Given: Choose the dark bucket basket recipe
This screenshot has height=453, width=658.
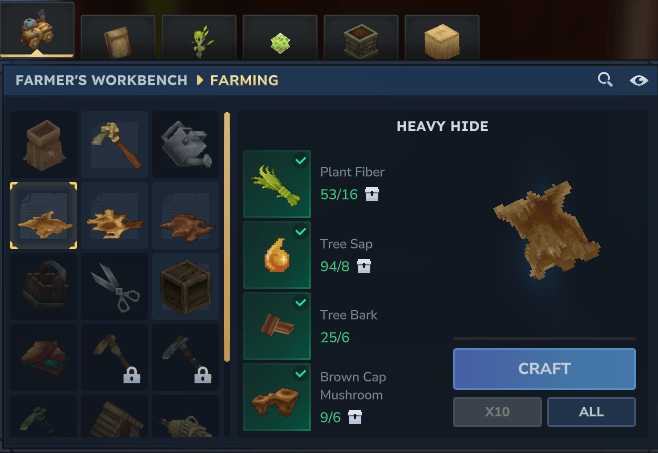Looking at the screenshot, I should pos(44,287).
